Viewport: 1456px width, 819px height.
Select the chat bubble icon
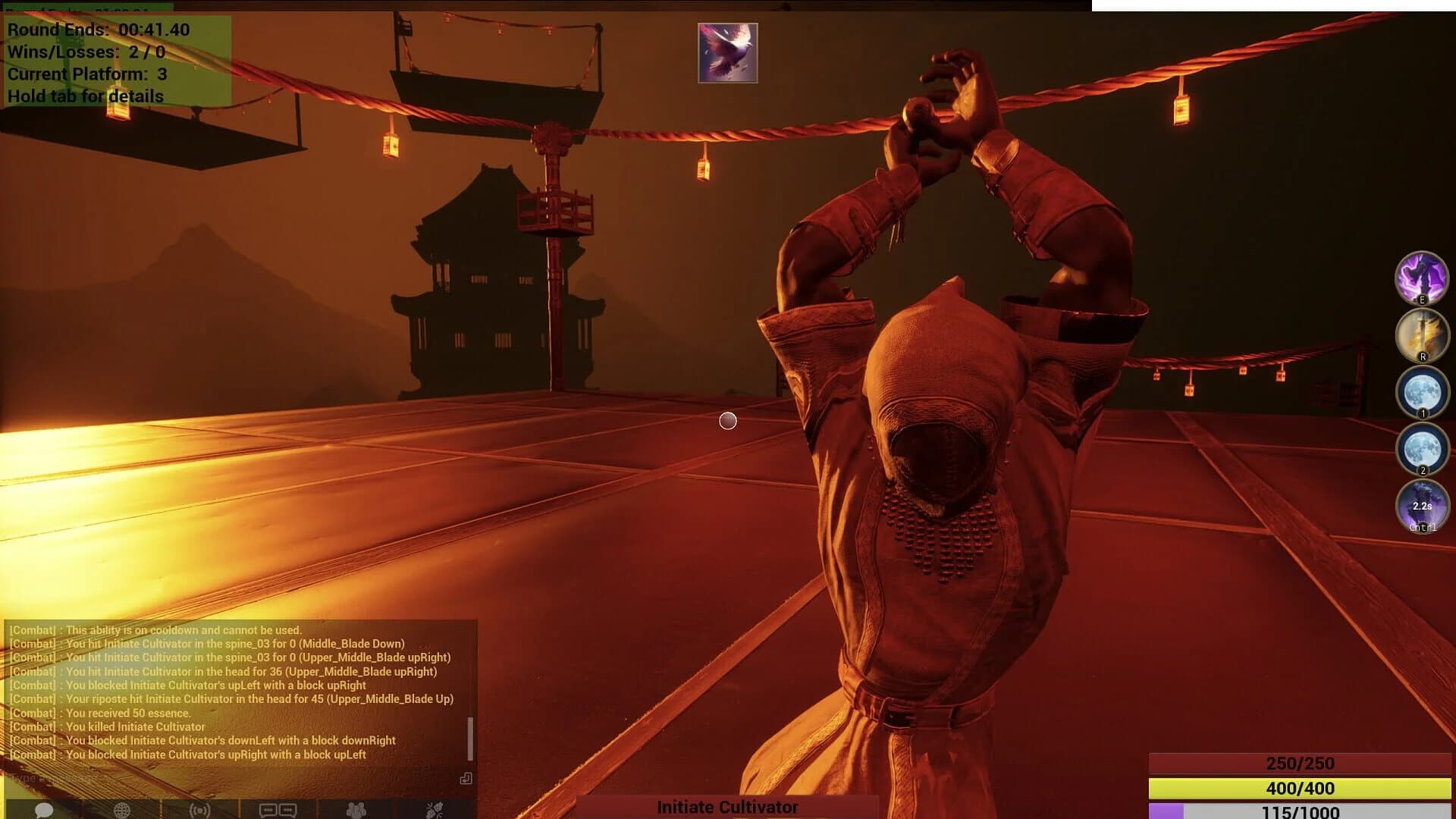tap(43, 810)
